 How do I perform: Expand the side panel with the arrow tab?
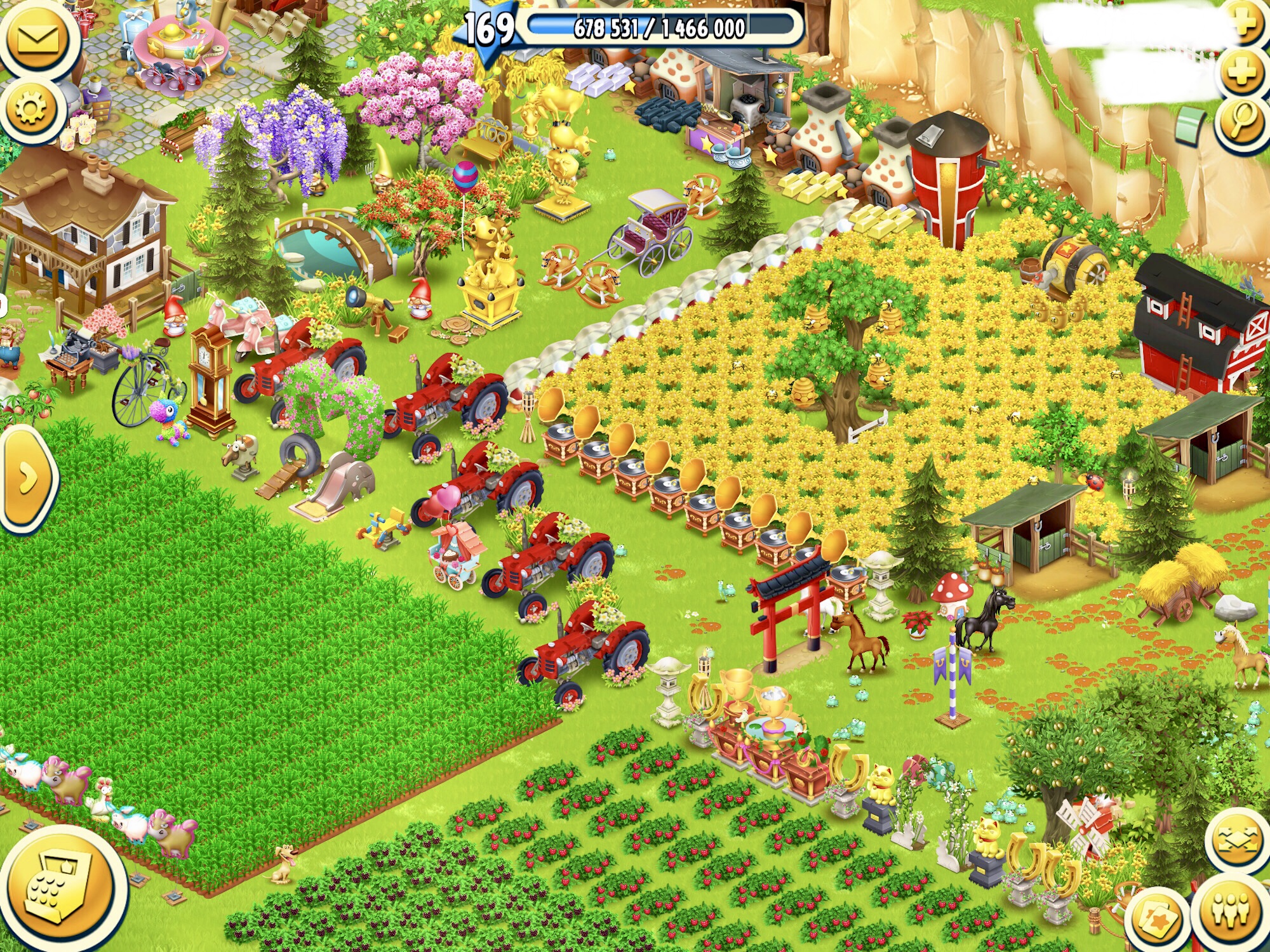(x=27, y=479)
